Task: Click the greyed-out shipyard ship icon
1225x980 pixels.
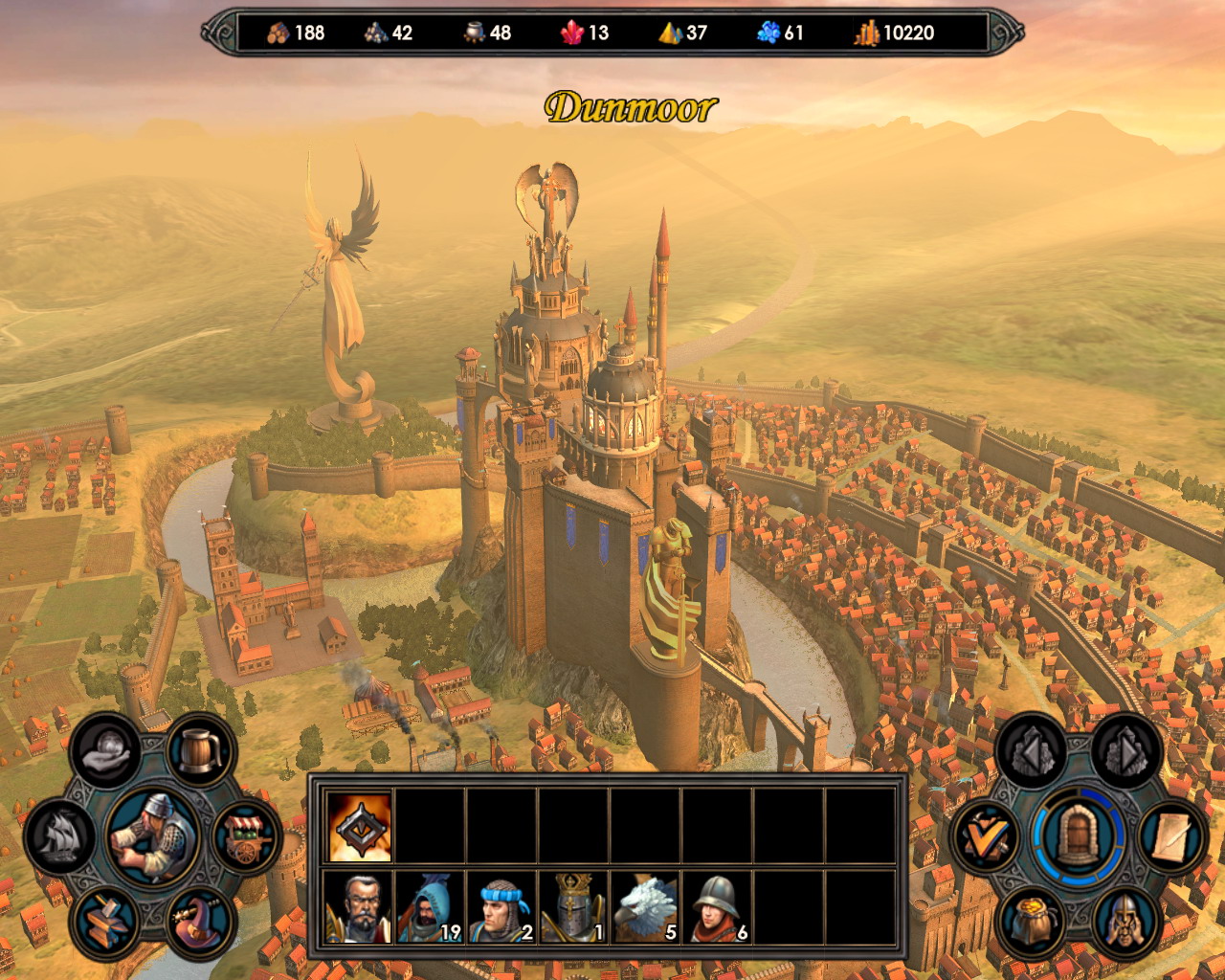Action: pyautogui.click(x=60, y=837)
